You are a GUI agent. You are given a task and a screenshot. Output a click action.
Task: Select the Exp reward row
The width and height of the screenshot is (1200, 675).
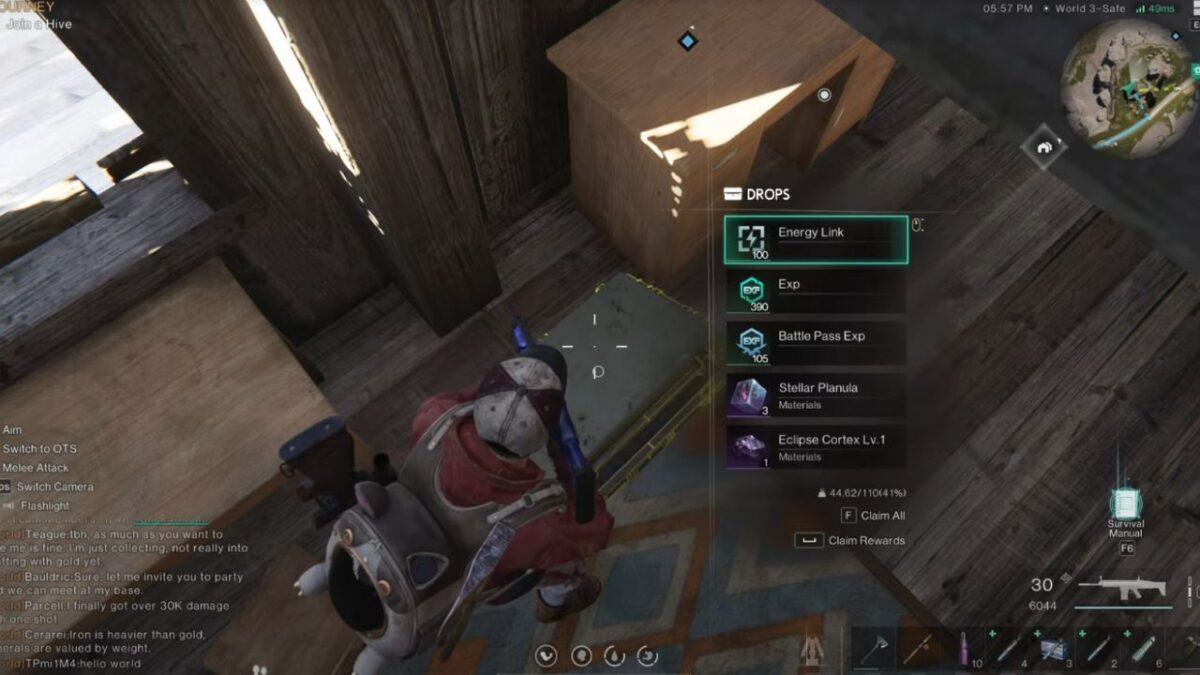pos(816,292)
